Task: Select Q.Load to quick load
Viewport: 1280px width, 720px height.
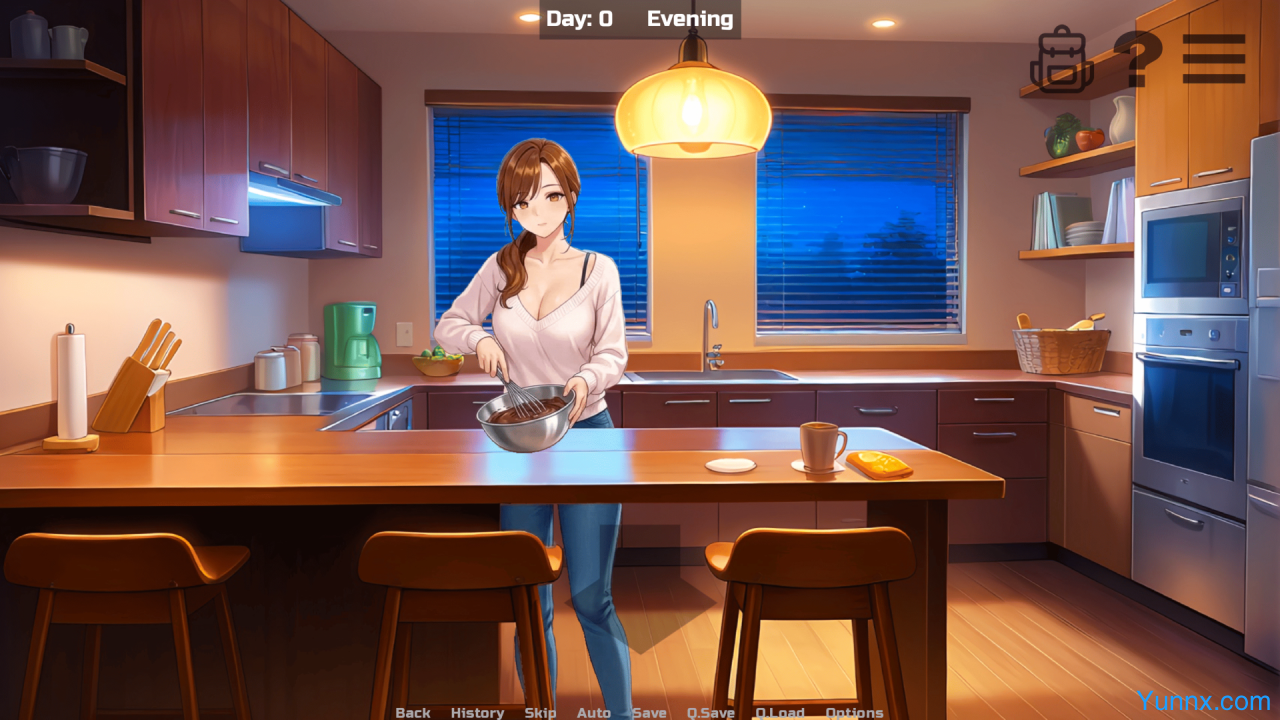Action: [x=780, y=712]
